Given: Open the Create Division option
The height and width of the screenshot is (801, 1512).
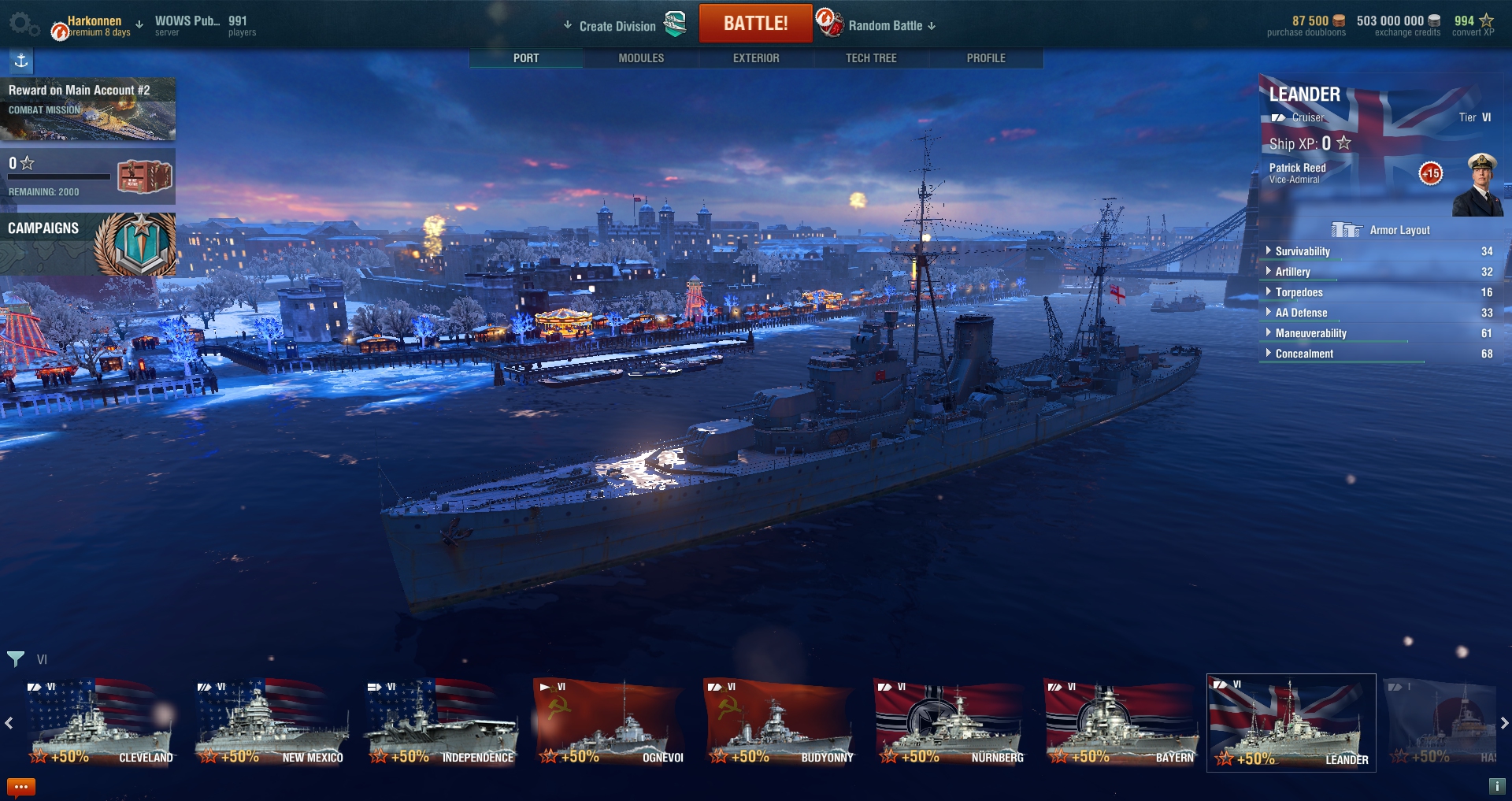Looking at the screenshot, I should 617,26.
